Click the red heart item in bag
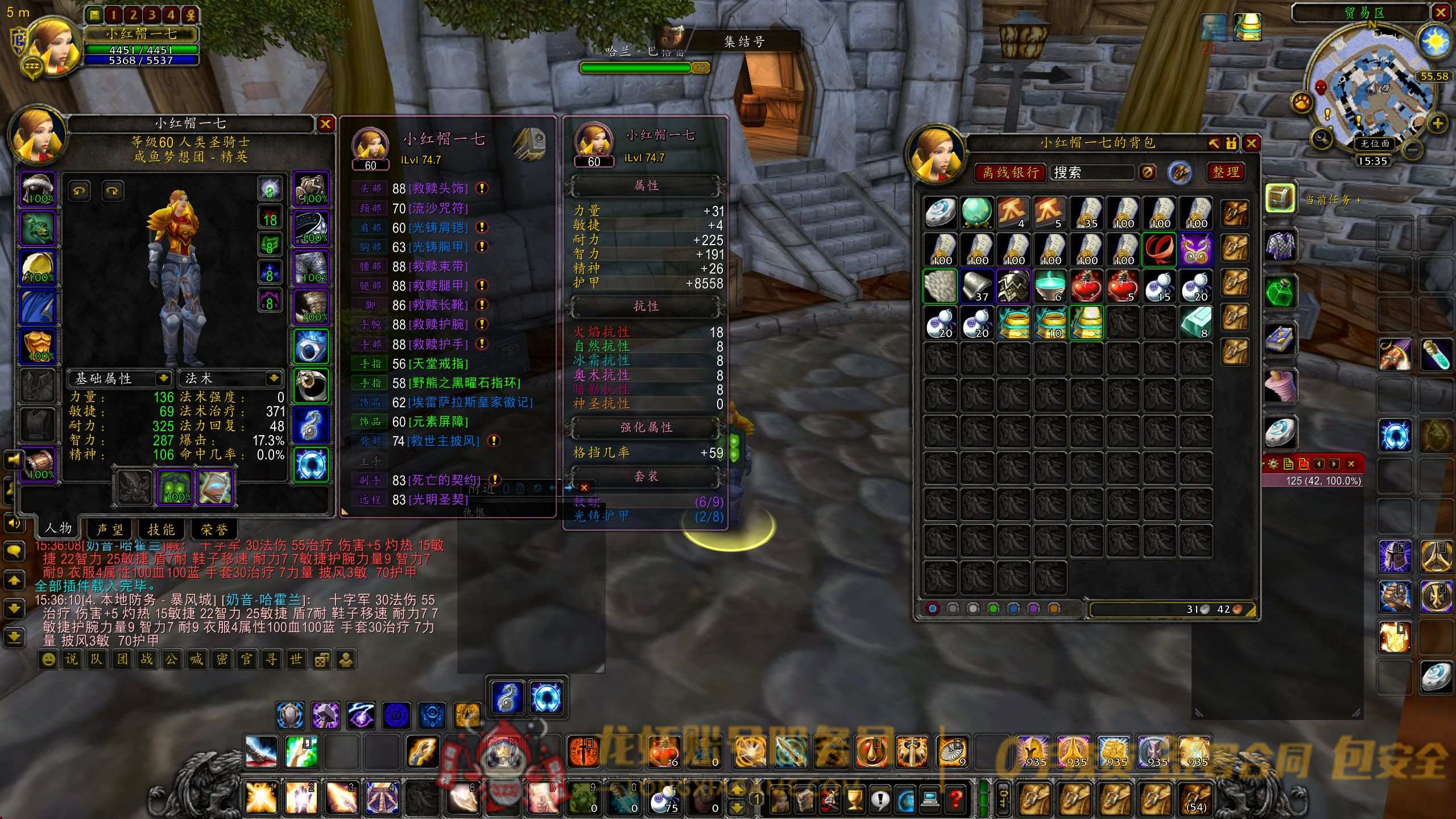The width and height of the screenshot is (1456, 819). [x=1086, y=286]
